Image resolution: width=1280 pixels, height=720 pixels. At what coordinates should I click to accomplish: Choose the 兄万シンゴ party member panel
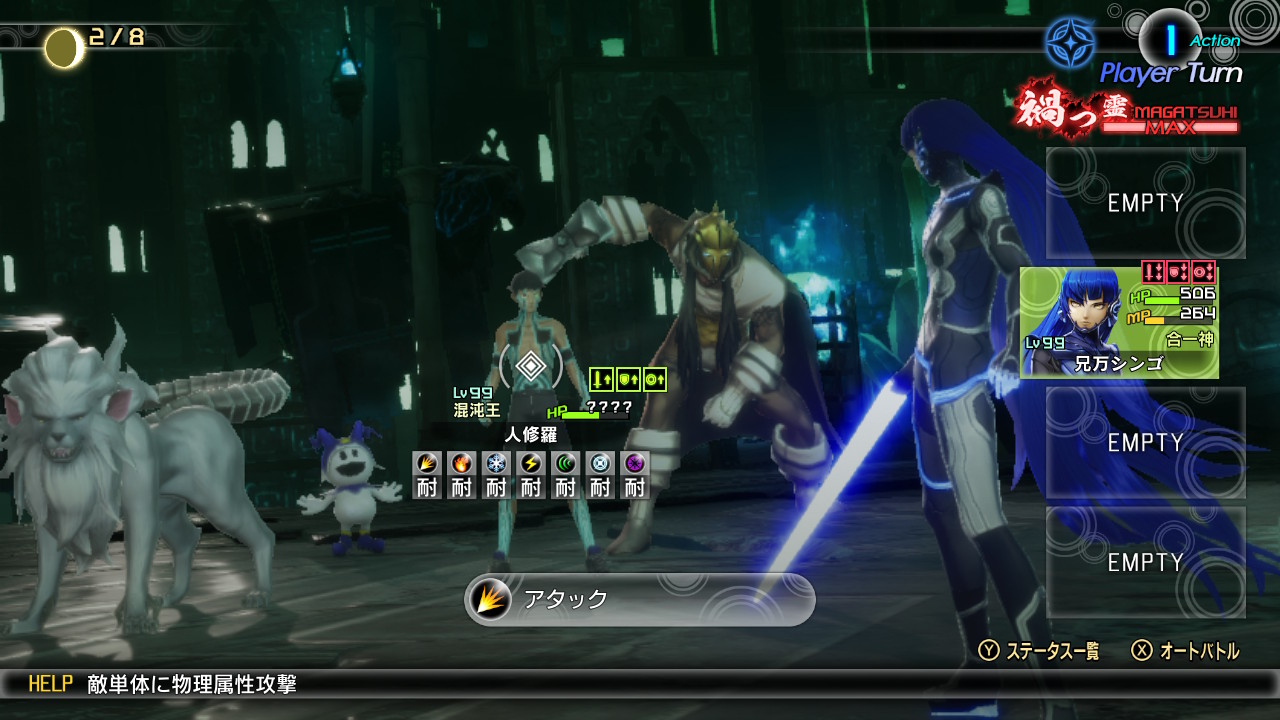pos(1119,322)
